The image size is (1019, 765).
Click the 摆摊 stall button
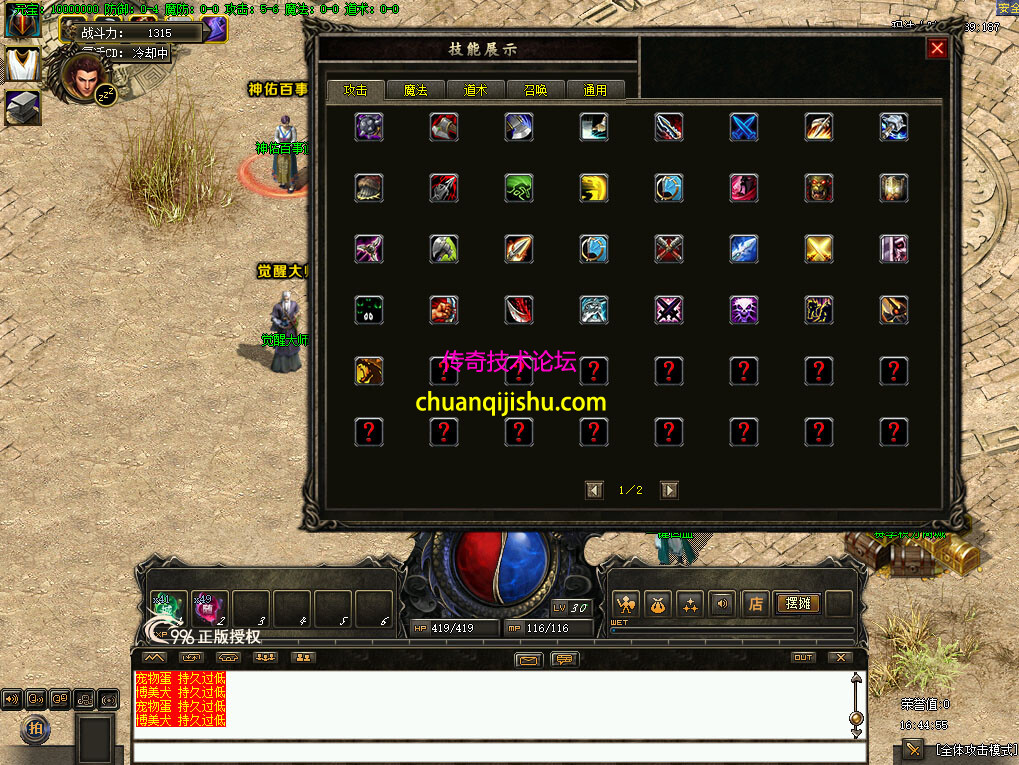797,604
